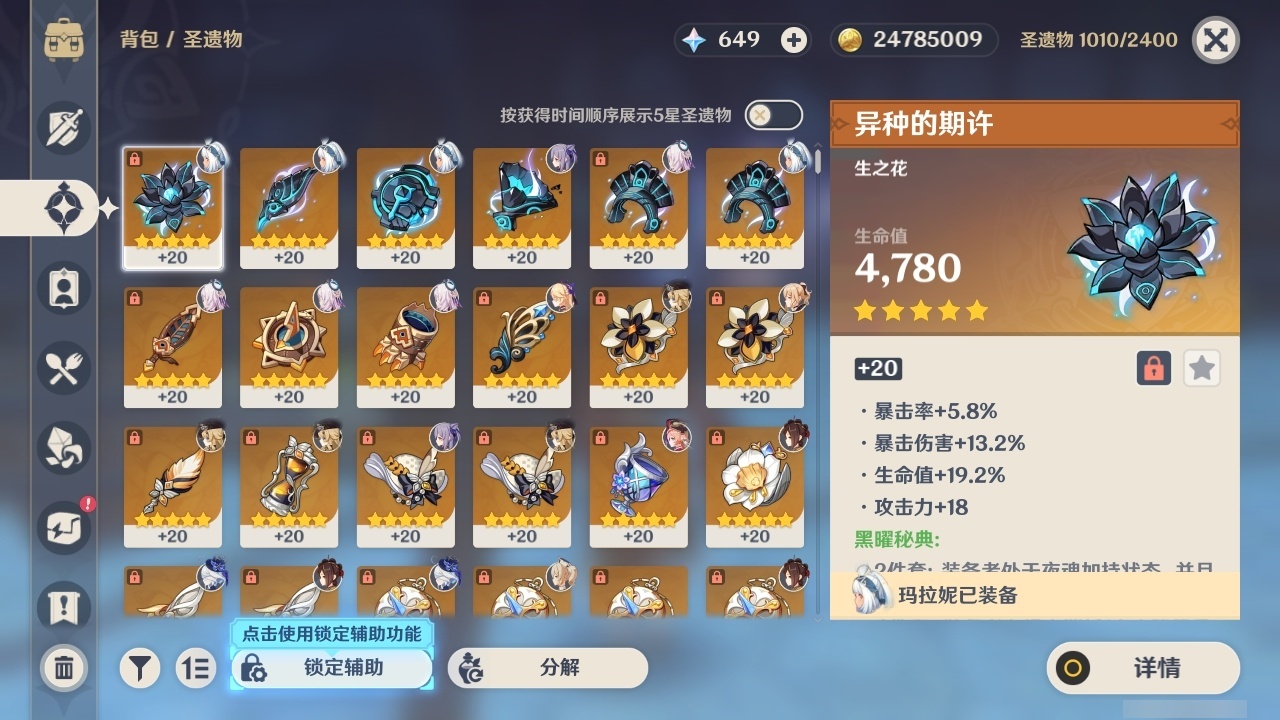Open the Materials crystal tab
Image resolution: width=1280 pixels, height=720 pixels.
[62, 448]
